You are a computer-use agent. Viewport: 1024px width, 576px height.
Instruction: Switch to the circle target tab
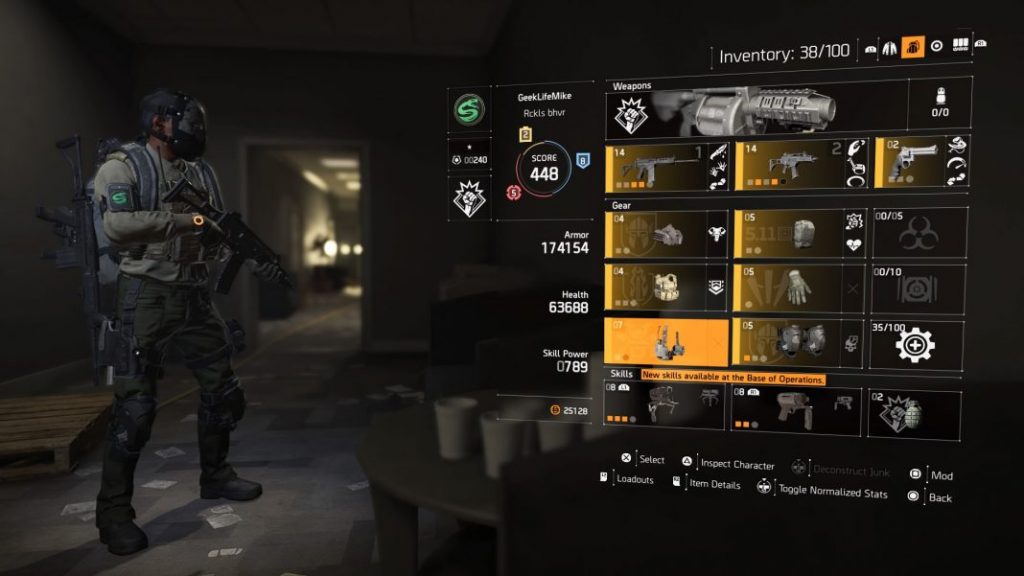[x=937, y=46]
